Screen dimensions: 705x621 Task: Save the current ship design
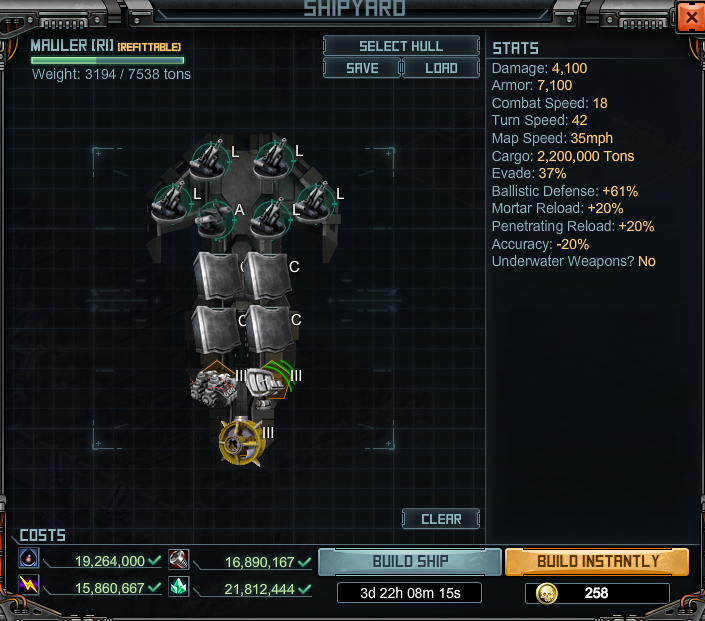click(361, 68)
